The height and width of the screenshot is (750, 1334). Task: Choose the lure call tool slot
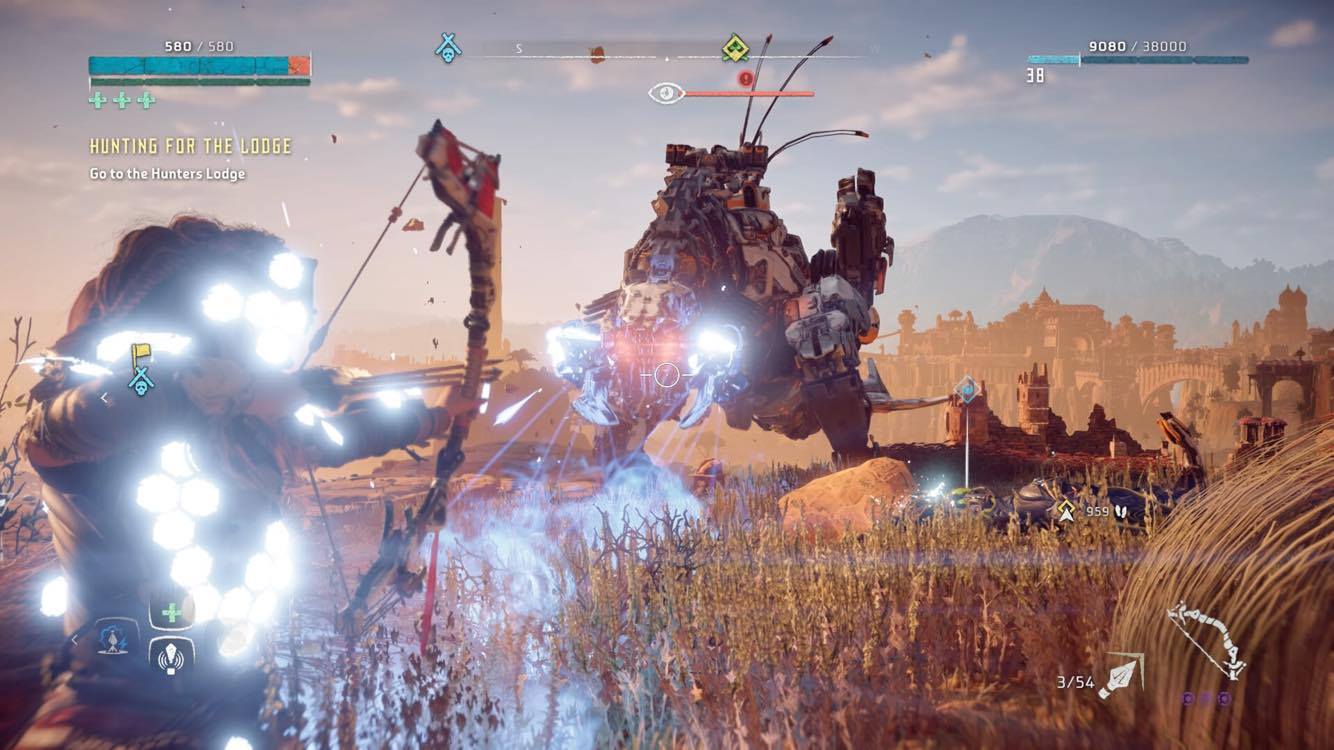tap(172, 656)
